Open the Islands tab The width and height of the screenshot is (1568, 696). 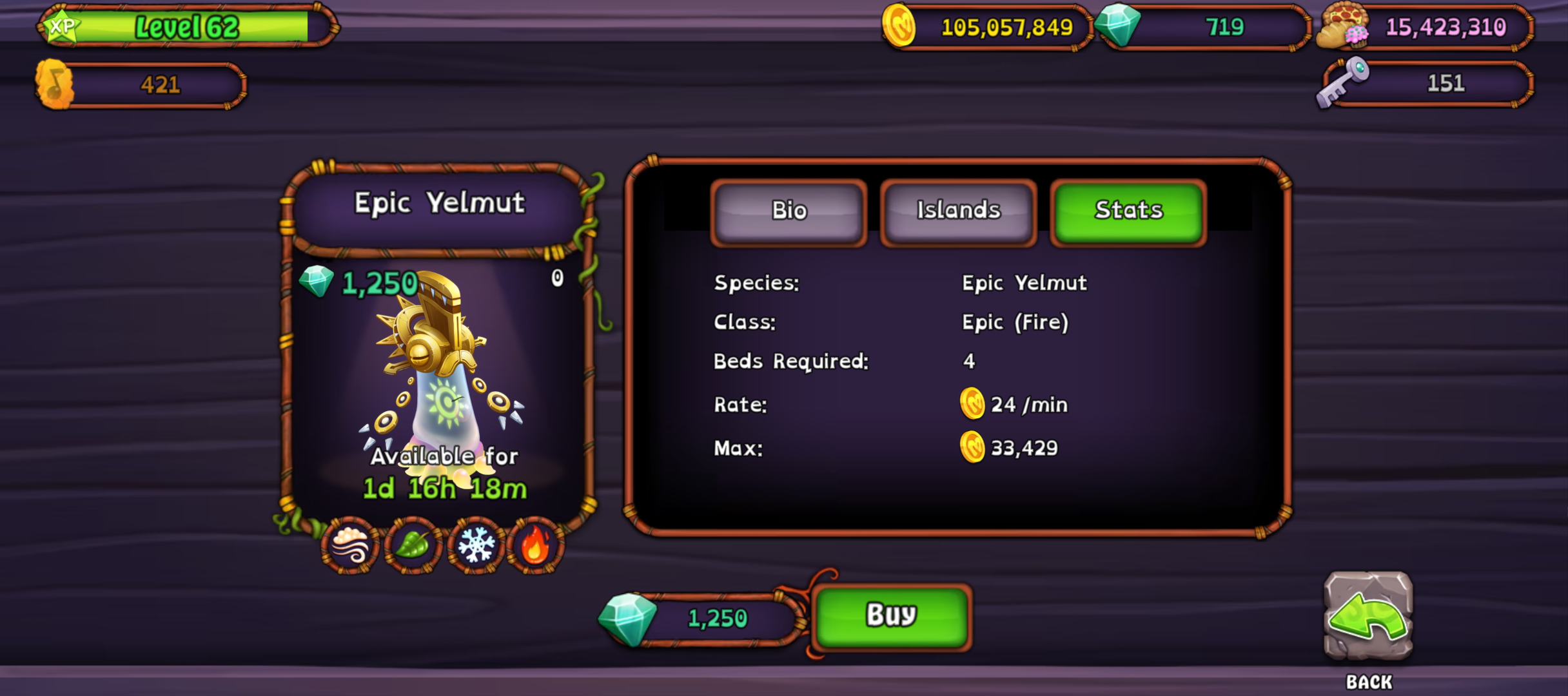pos(958,211)
